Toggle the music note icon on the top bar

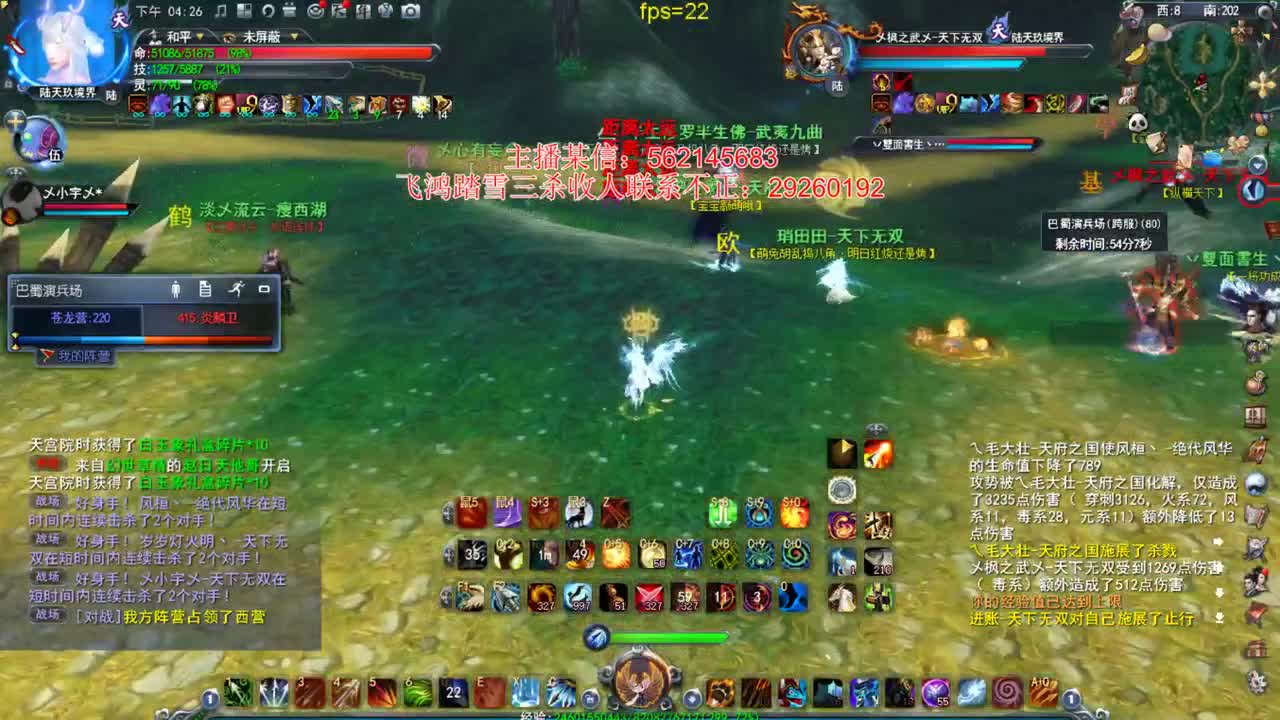[218, 11]
